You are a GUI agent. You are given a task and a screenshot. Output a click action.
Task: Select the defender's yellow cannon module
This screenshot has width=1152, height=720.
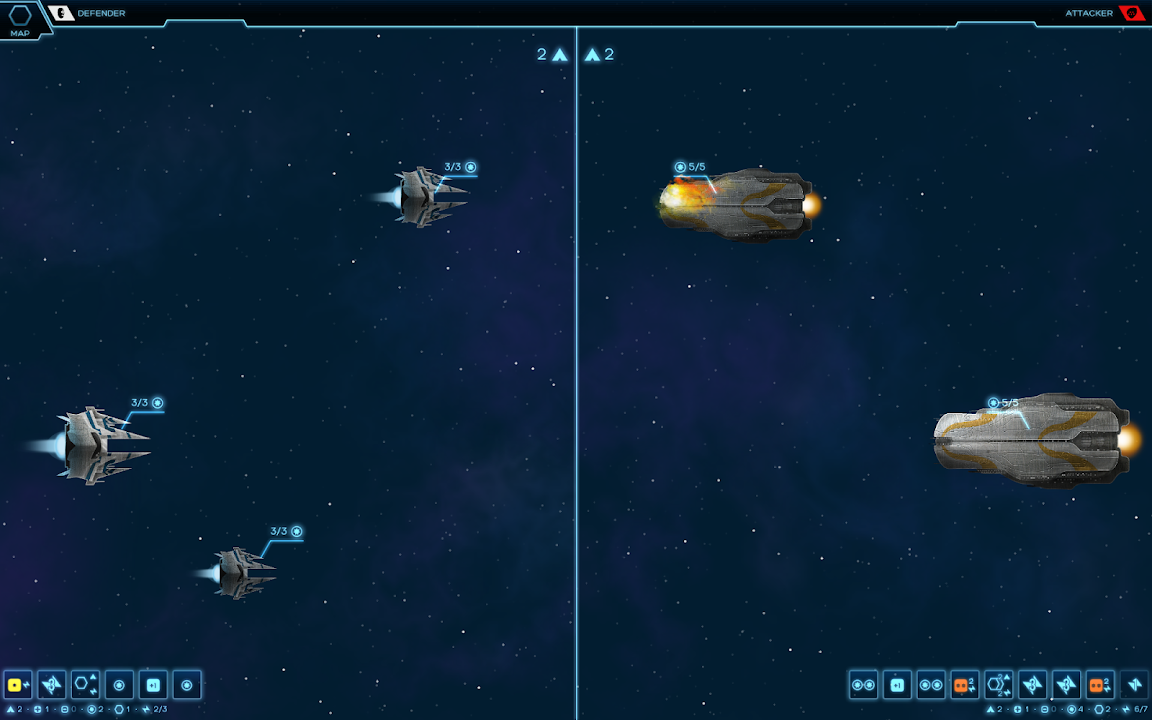click(x=18, y=685)
